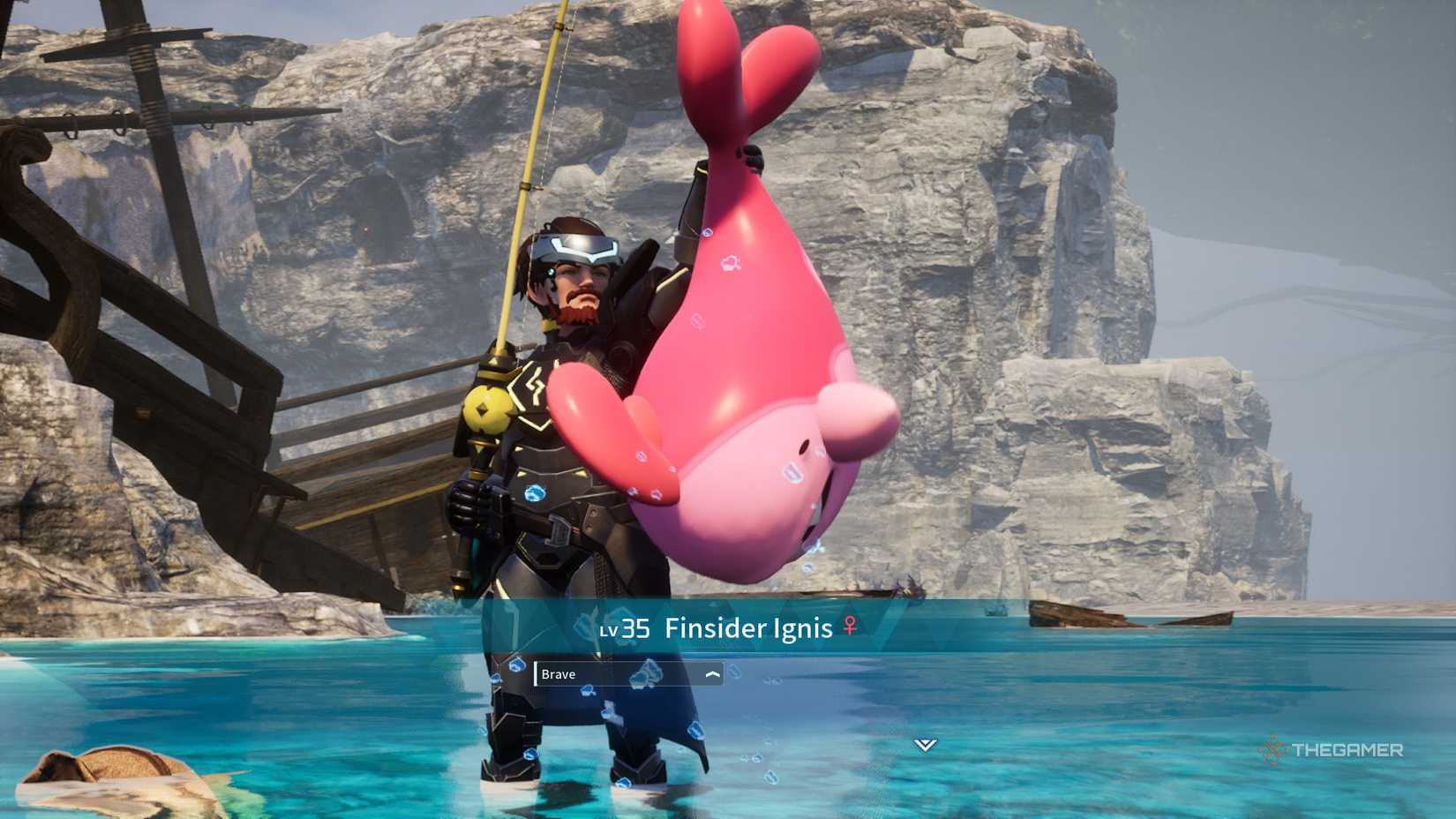Switch focus to the Pal info banner

coord(724,628)
